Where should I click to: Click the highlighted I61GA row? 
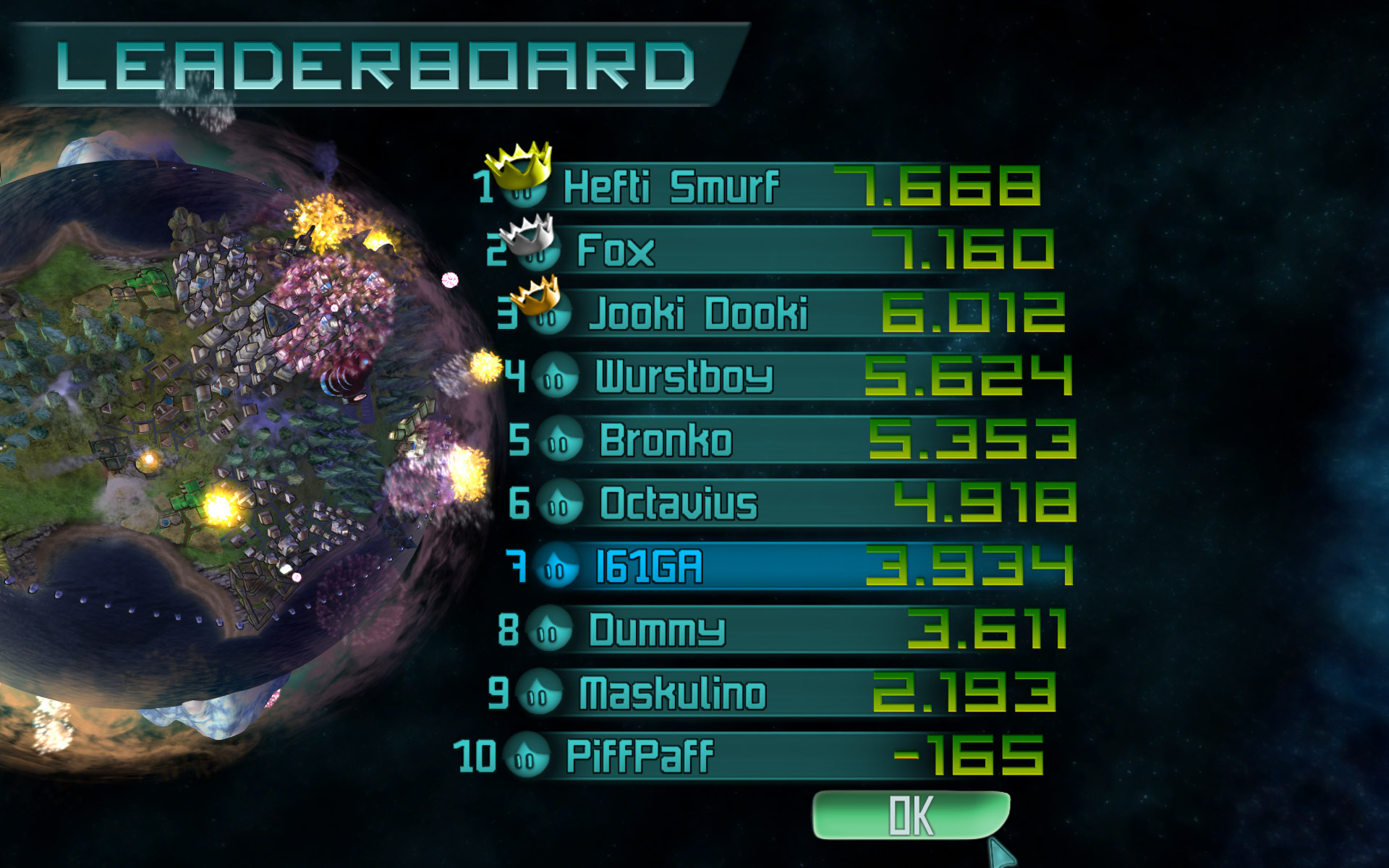(x=796, y=566)
